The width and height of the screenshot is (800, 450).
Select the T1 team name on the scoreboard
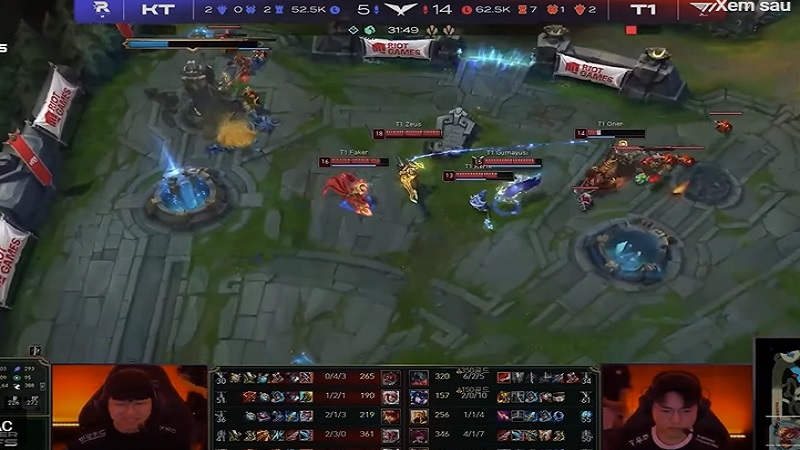pos(643,9)
